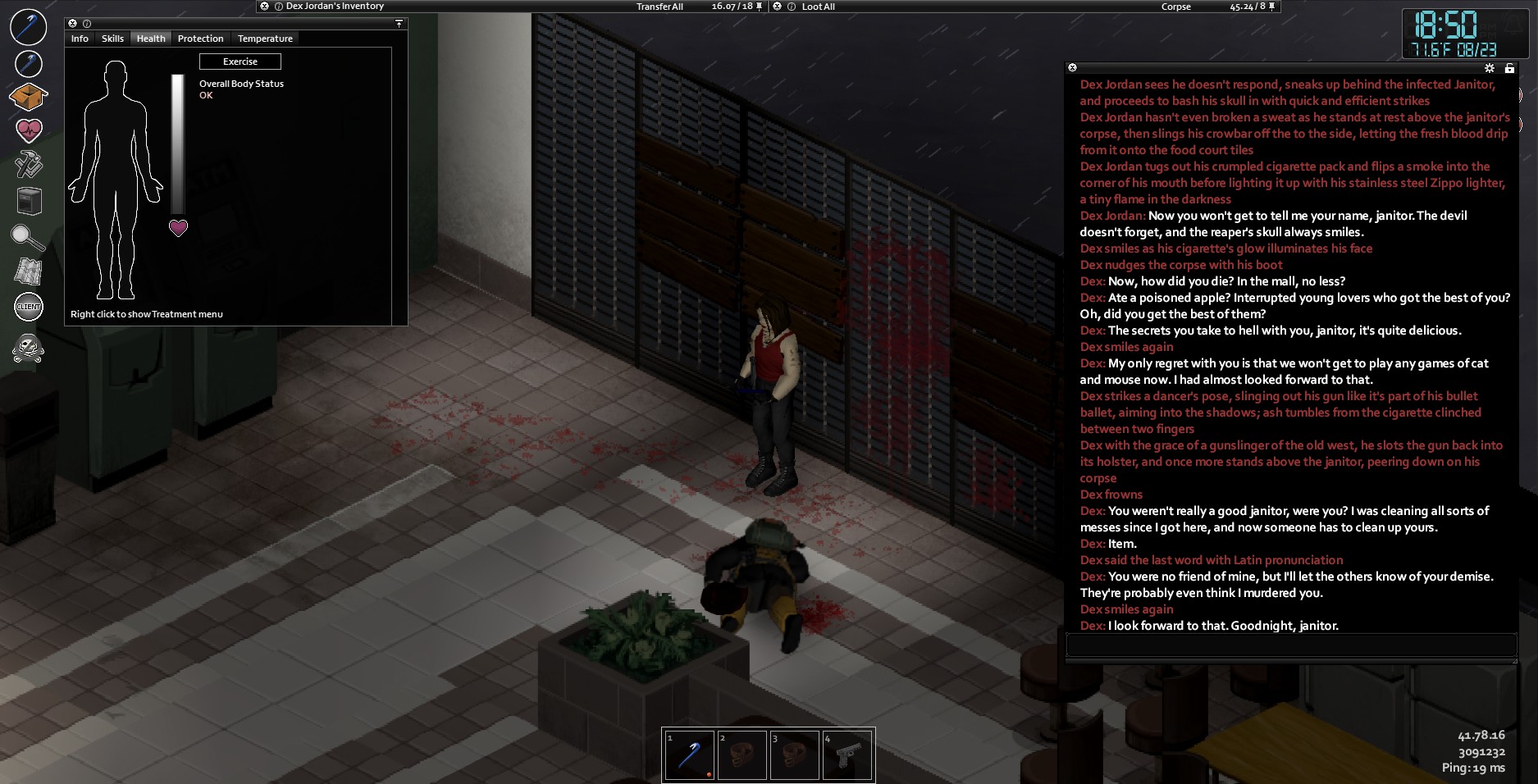
Task: Open chat settings gear icon
Action: [x=1490, y=68]
